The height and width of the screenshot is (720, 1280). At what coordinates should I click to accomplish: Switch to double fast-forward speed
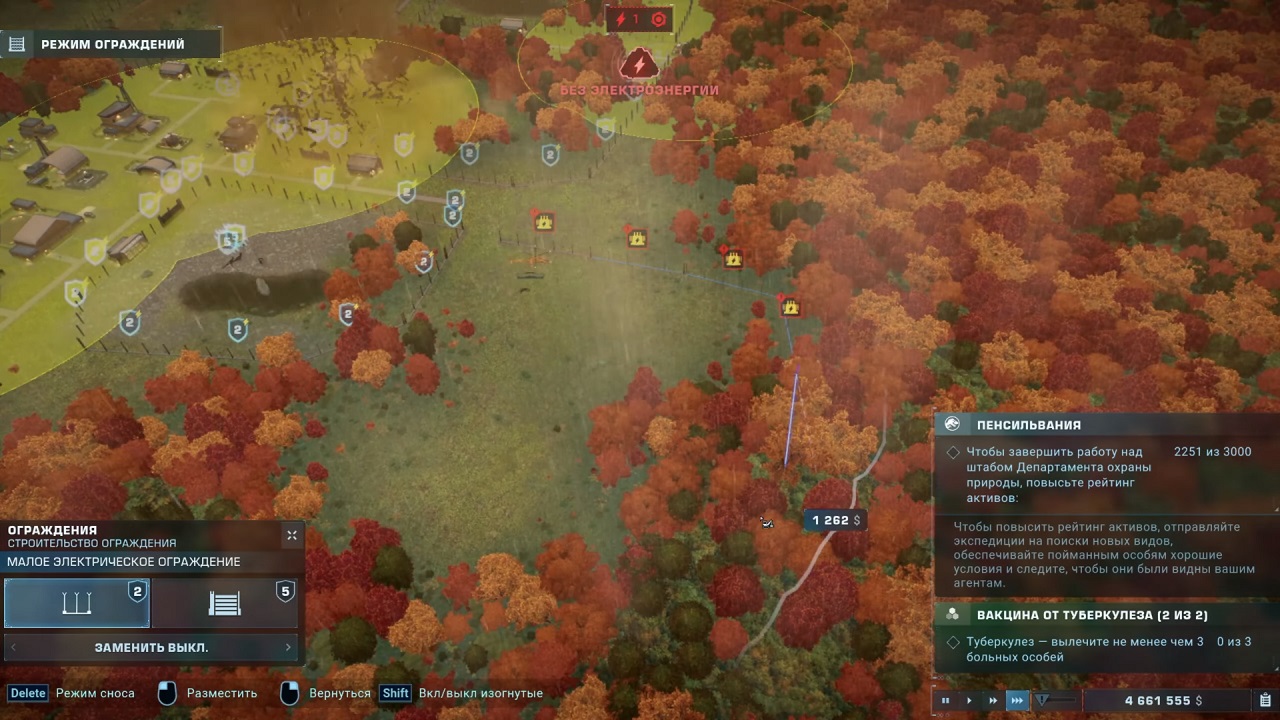(993, 701)
